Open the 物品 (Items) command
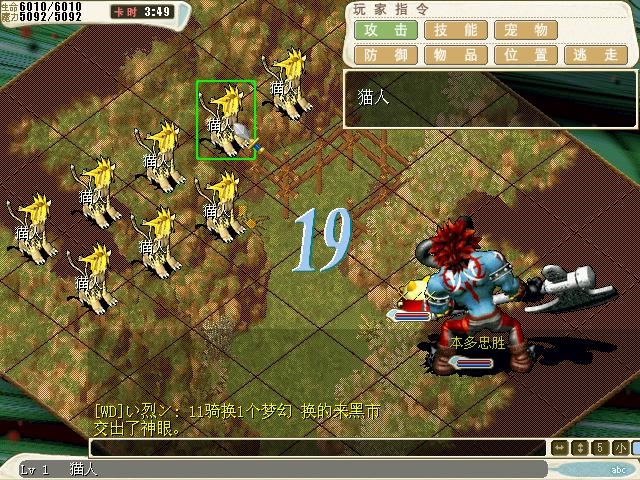 (456, 55)
